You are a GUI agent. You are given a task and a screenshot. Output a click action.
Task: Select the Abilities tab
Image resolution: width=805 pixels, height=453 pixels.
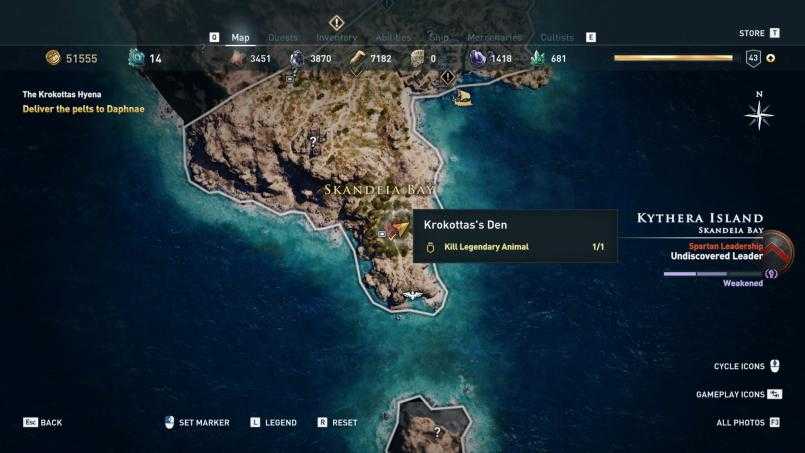tap(393, 38)
